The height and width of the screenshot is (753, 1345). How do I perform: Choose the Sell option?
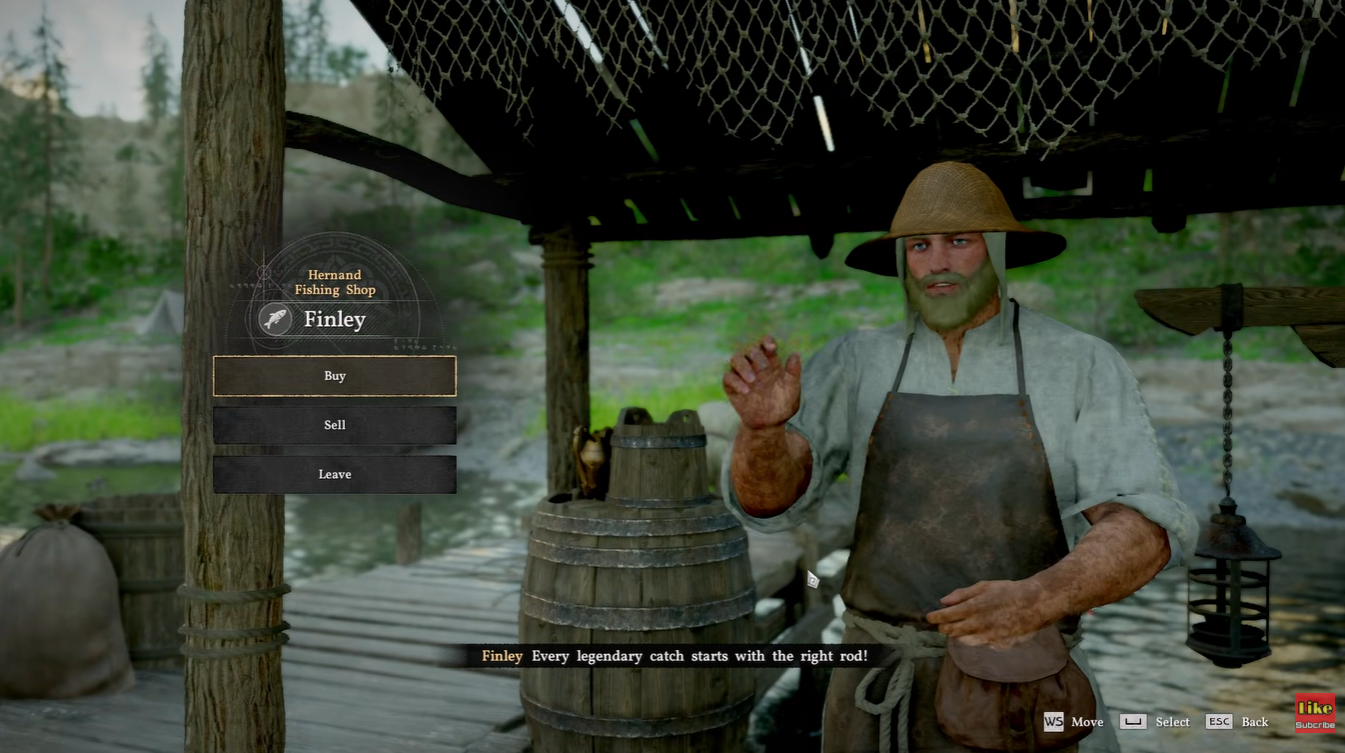click(x=334, y=425)
